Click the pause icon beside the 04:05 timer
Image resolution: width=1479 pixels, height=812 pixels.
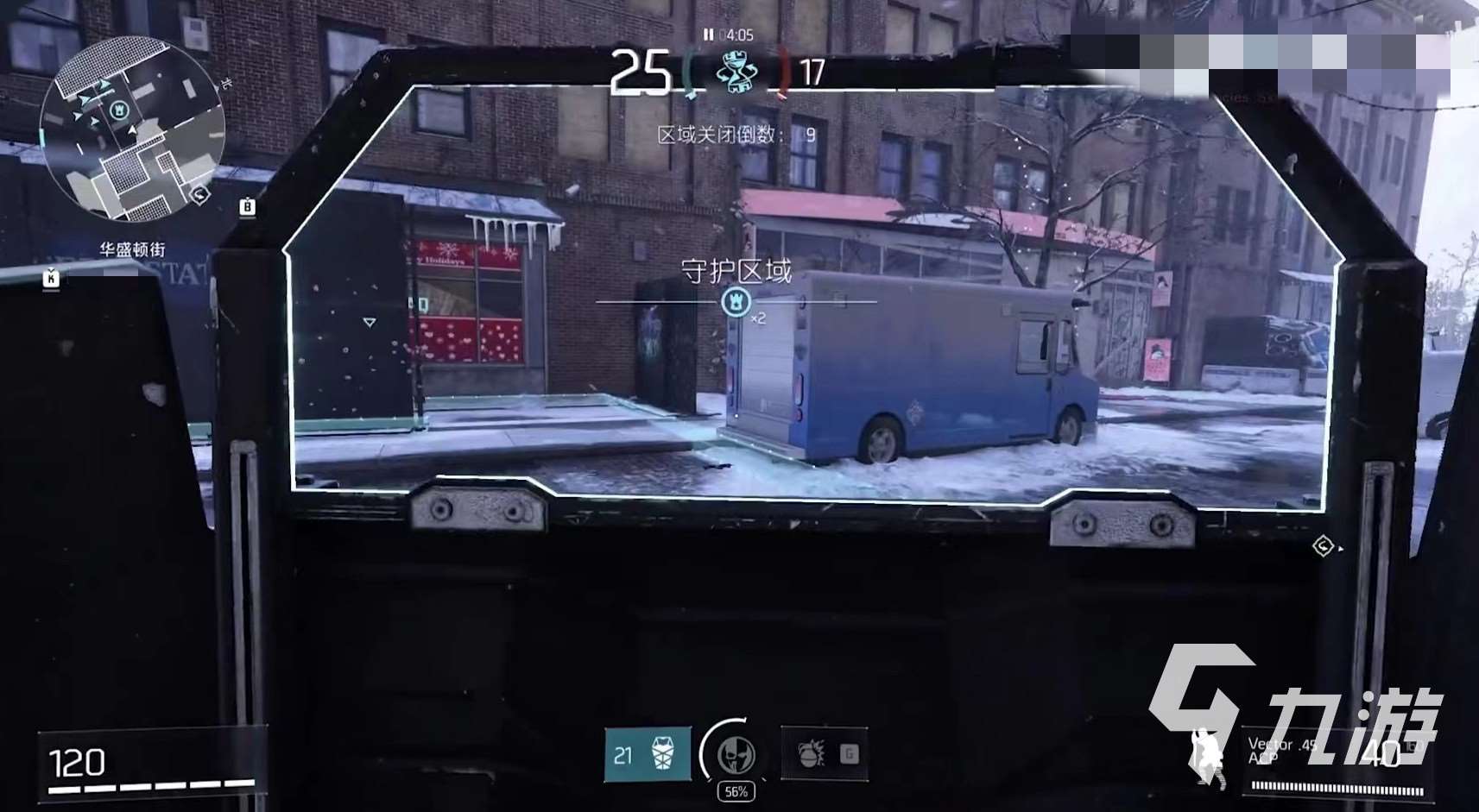[x=707, y=35]
